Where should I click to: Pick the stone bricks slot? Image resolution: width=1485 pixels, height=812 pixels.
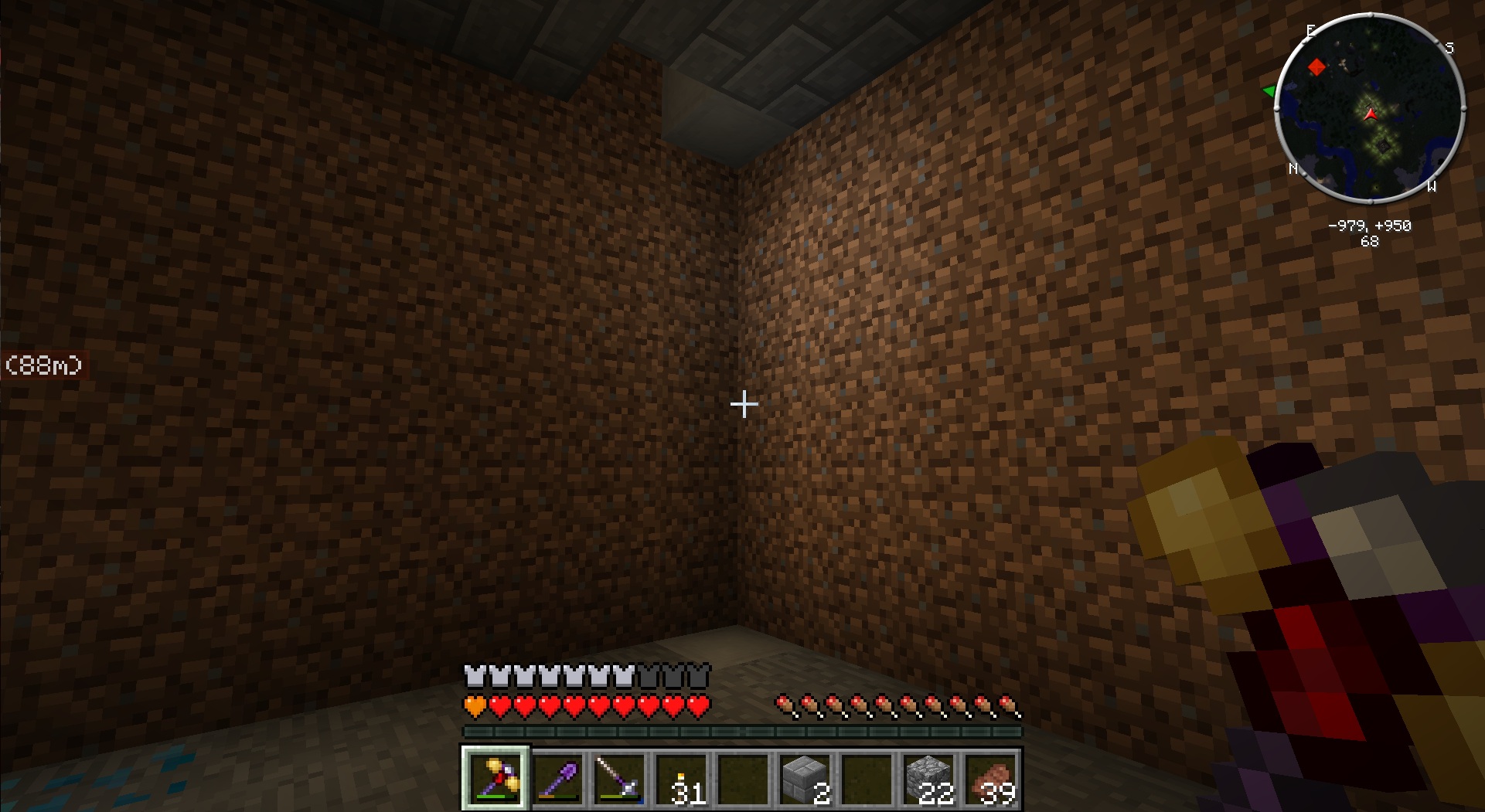805,779
